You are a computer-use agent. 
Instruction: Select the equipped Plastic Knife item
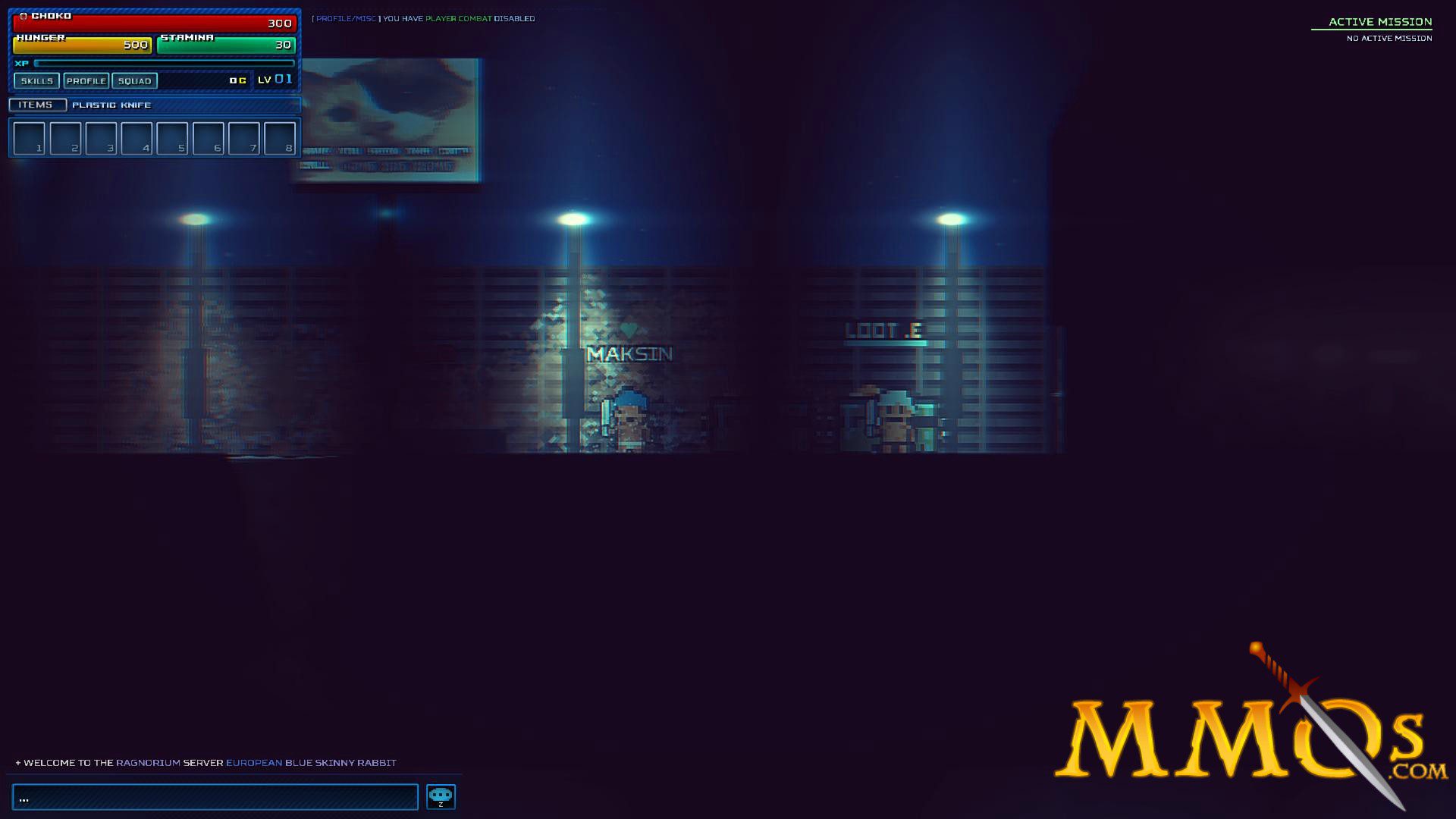coord(111,105)
